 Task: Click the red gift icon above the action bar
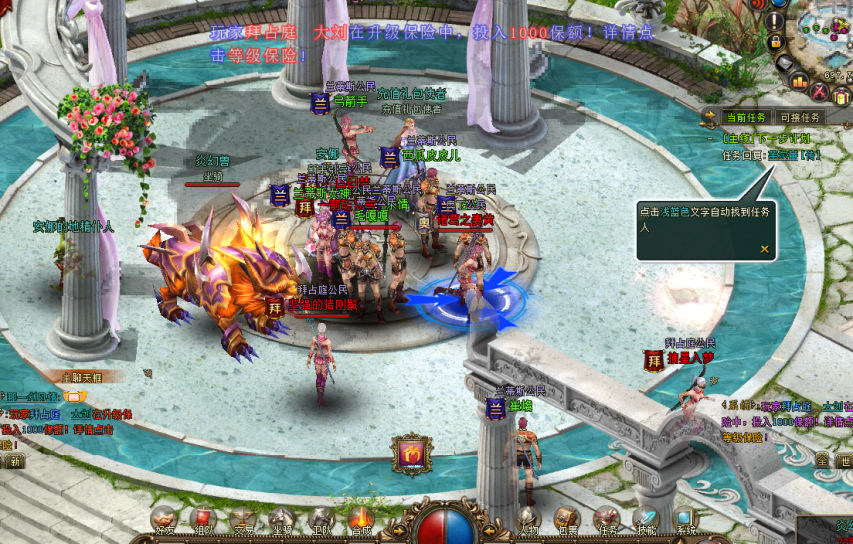click(x=410, y=454)
